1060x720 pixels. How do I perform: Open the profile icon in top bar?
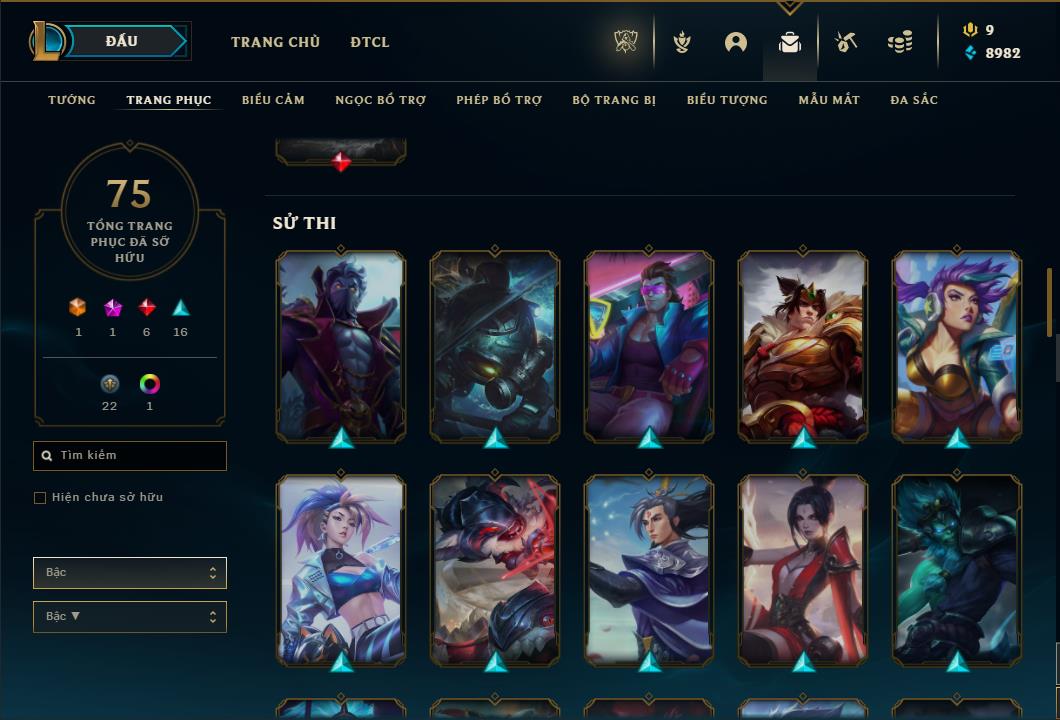(736, 42)
